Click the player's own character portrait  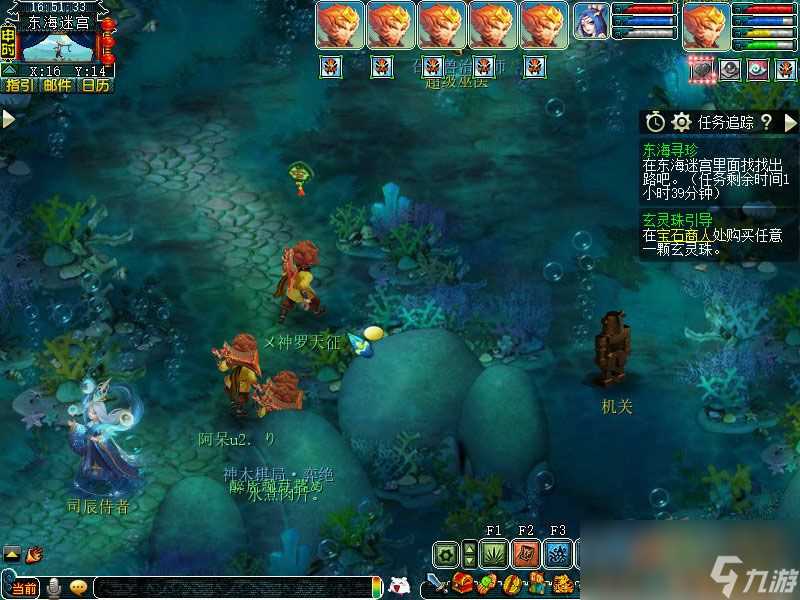[706, 24]
